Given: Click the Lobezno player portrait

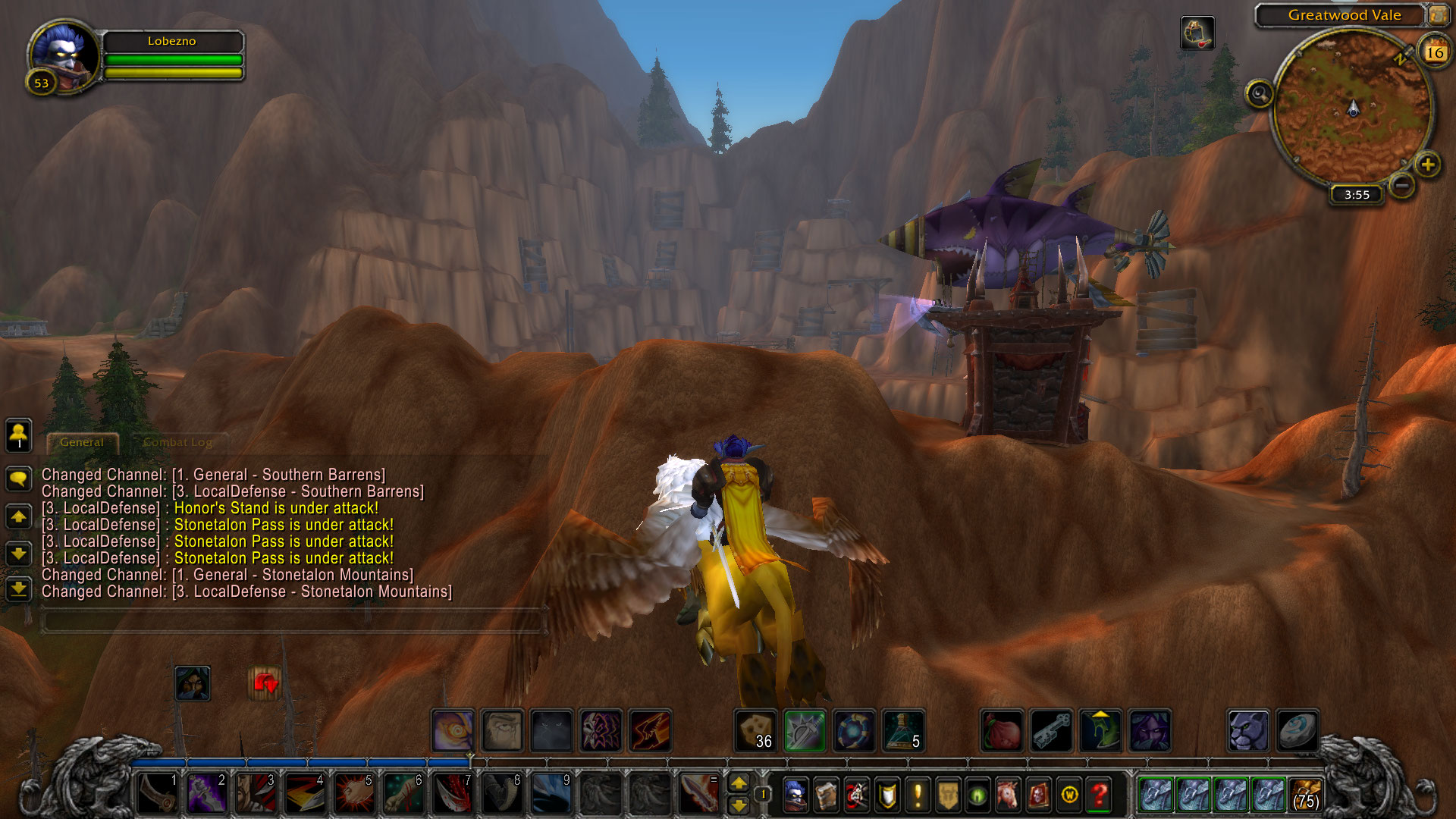Looking at the screenshot, I should pos(64,57).
